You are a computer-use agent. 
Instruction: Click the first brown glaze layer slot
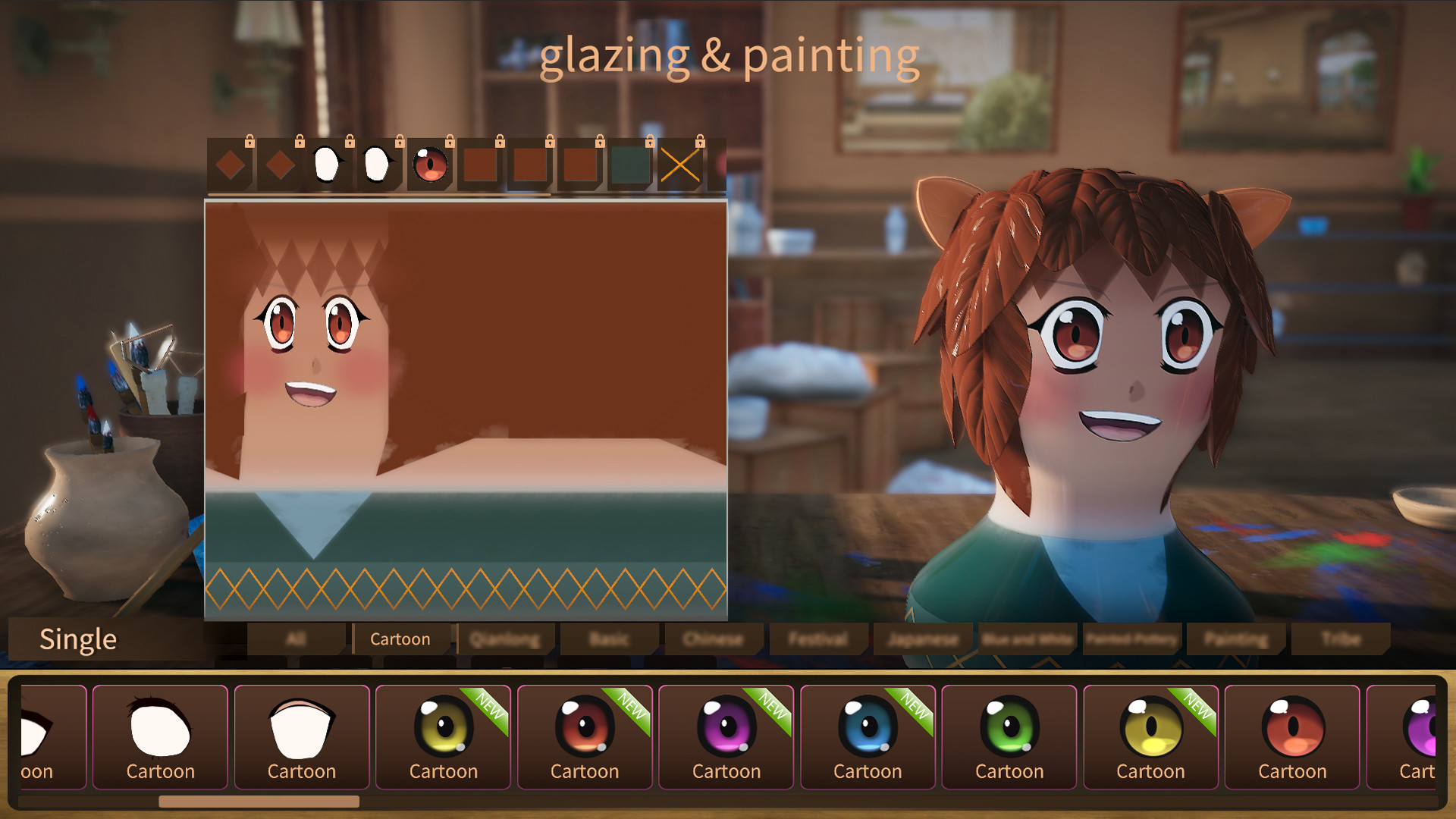pos(481,163)
